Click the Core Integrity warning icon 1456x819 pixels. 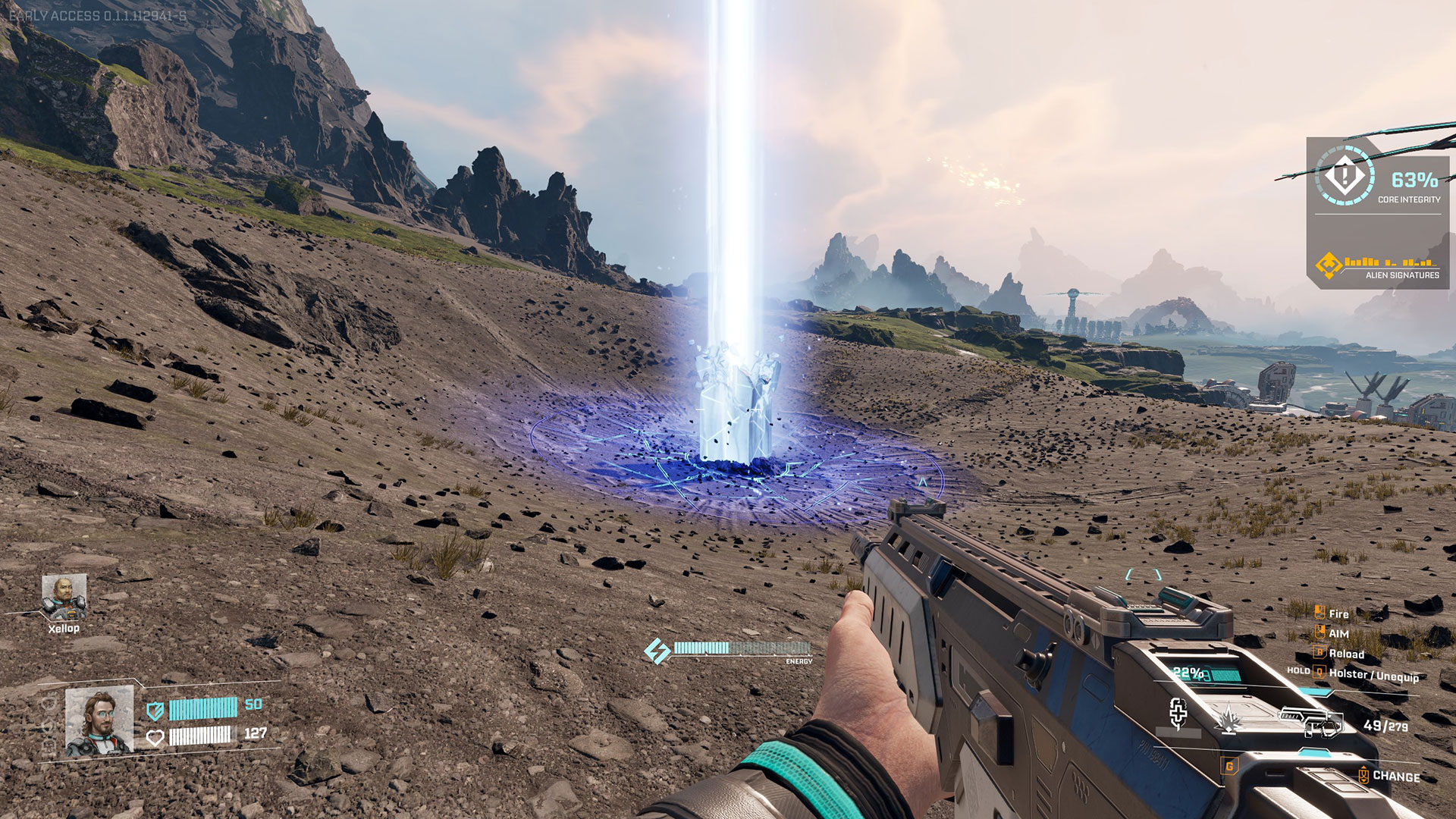[1345, 177]
